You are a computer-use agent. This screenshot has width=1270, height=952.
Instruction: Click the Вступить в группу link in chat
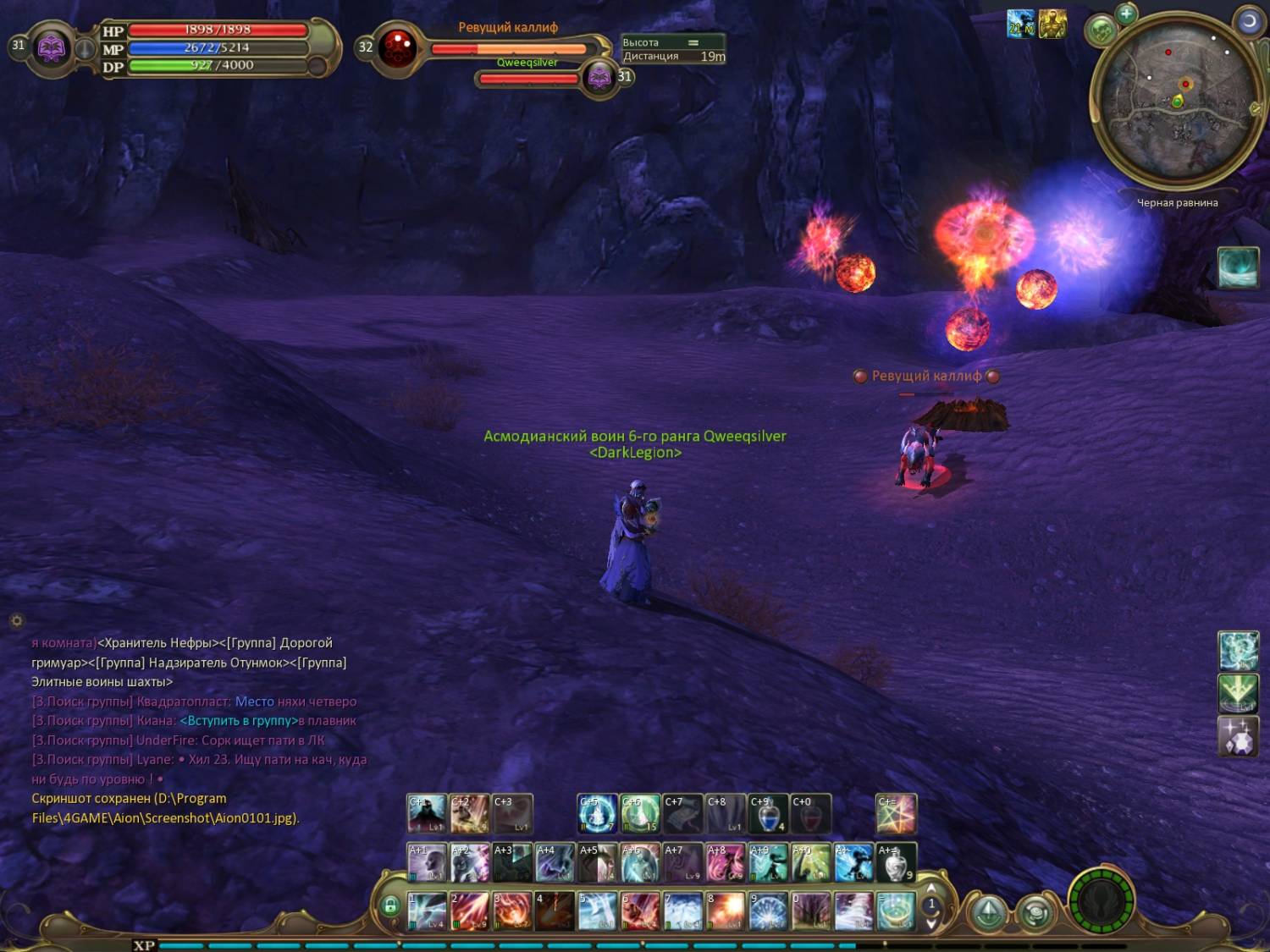(238, 721)
